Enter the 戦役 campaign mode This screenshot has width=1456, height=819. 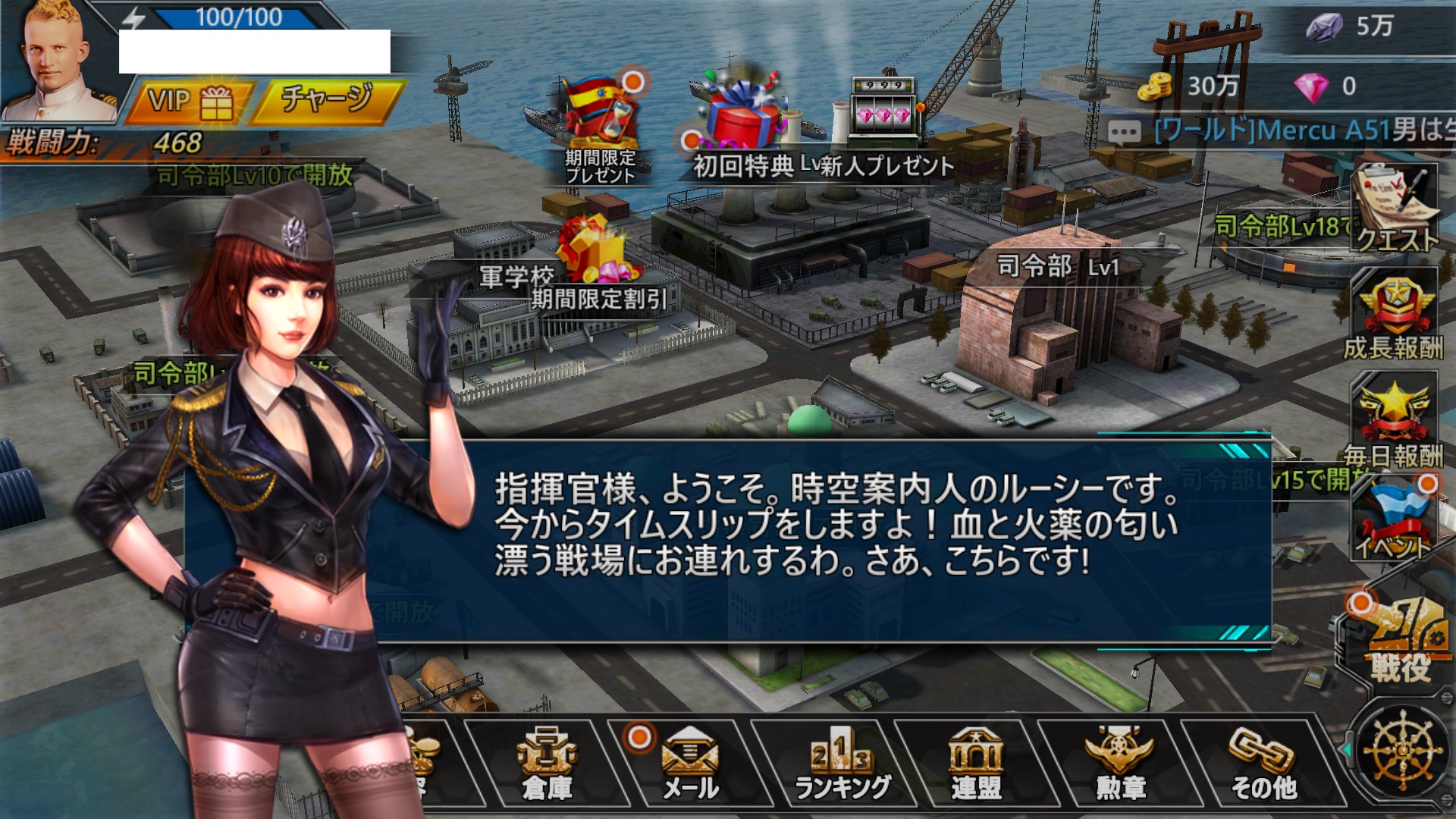[x=1400, y=641]
